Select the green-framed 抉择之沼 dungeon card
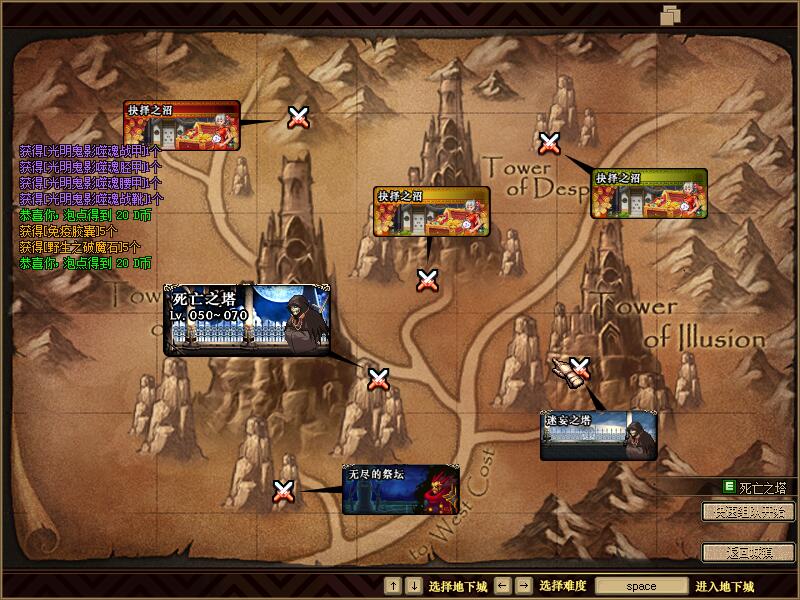The height and width of the screenshot is (600, 800). [x=649, y=193]
